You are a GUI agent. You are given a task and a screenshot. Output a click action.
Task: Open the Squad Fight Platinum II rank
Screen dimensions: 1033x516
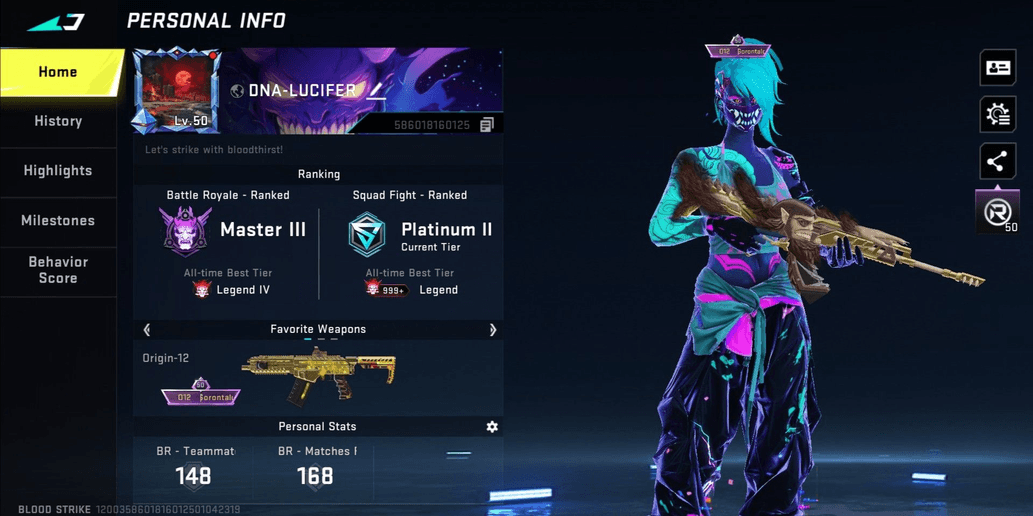click(419, 235)
